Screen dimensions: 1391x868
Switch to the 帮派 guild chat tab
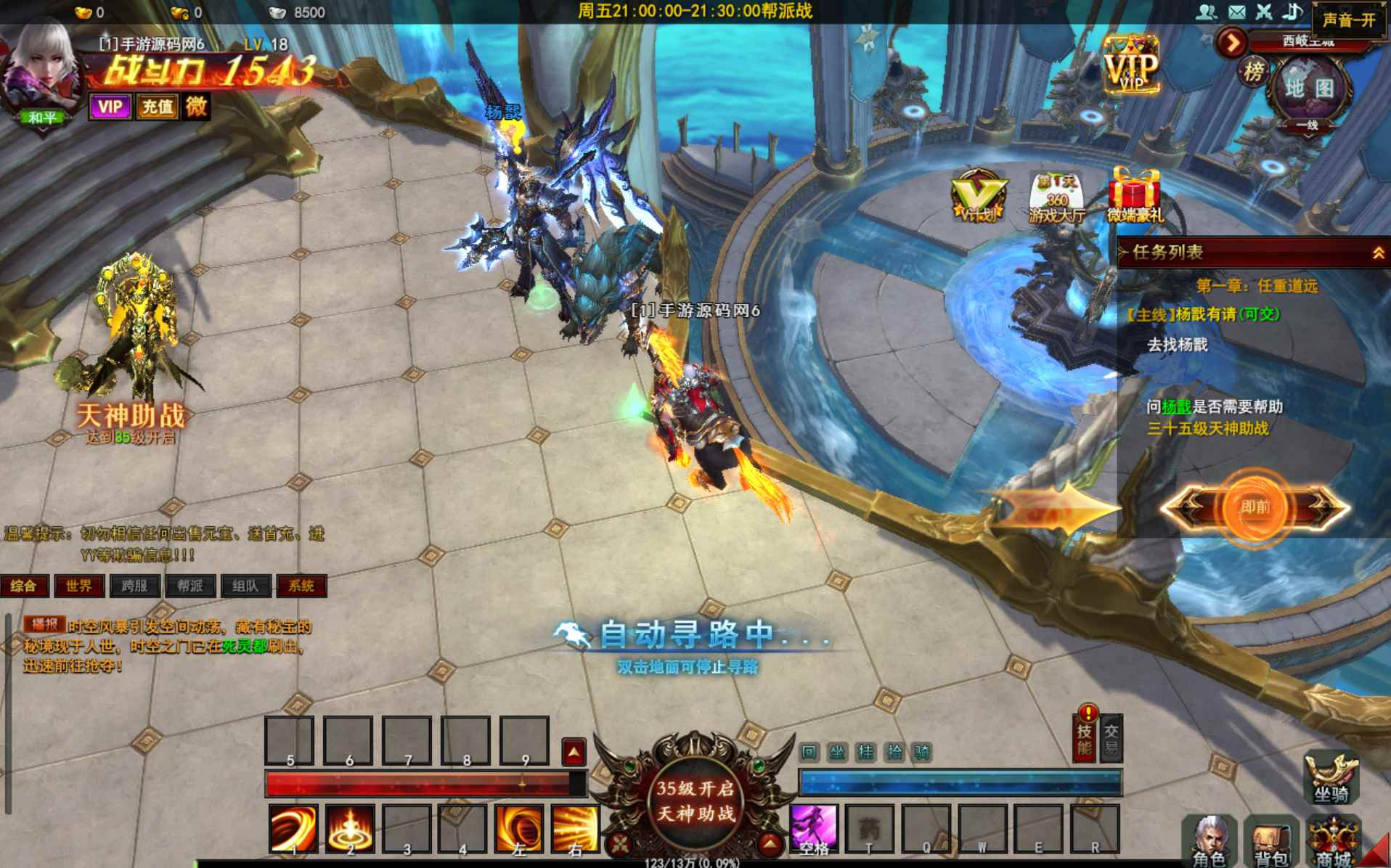(x=190, y=586)
